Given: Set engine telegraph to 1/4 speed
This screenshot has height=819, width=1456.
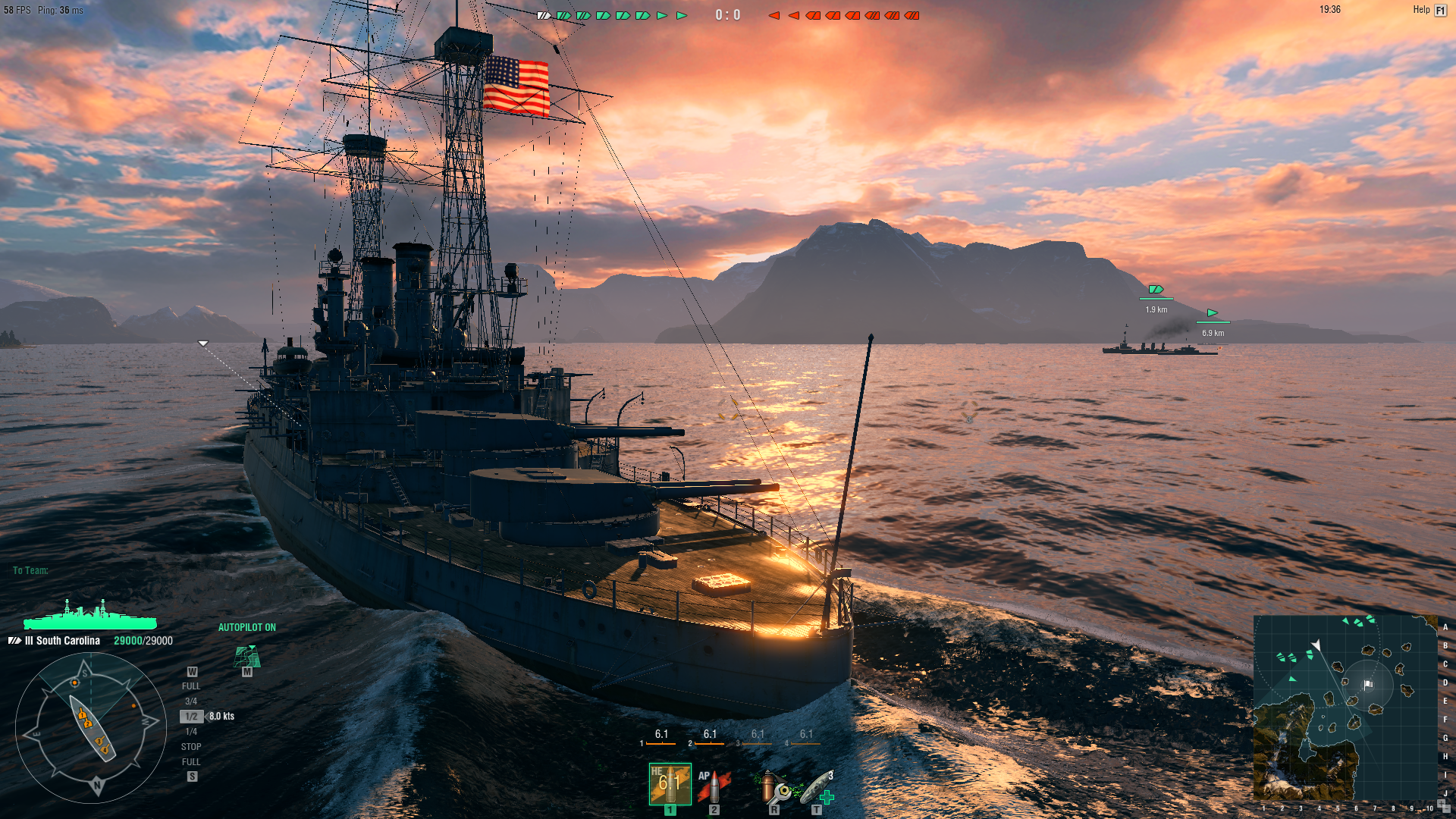Looking at the screenshot, I should [191, 732].
